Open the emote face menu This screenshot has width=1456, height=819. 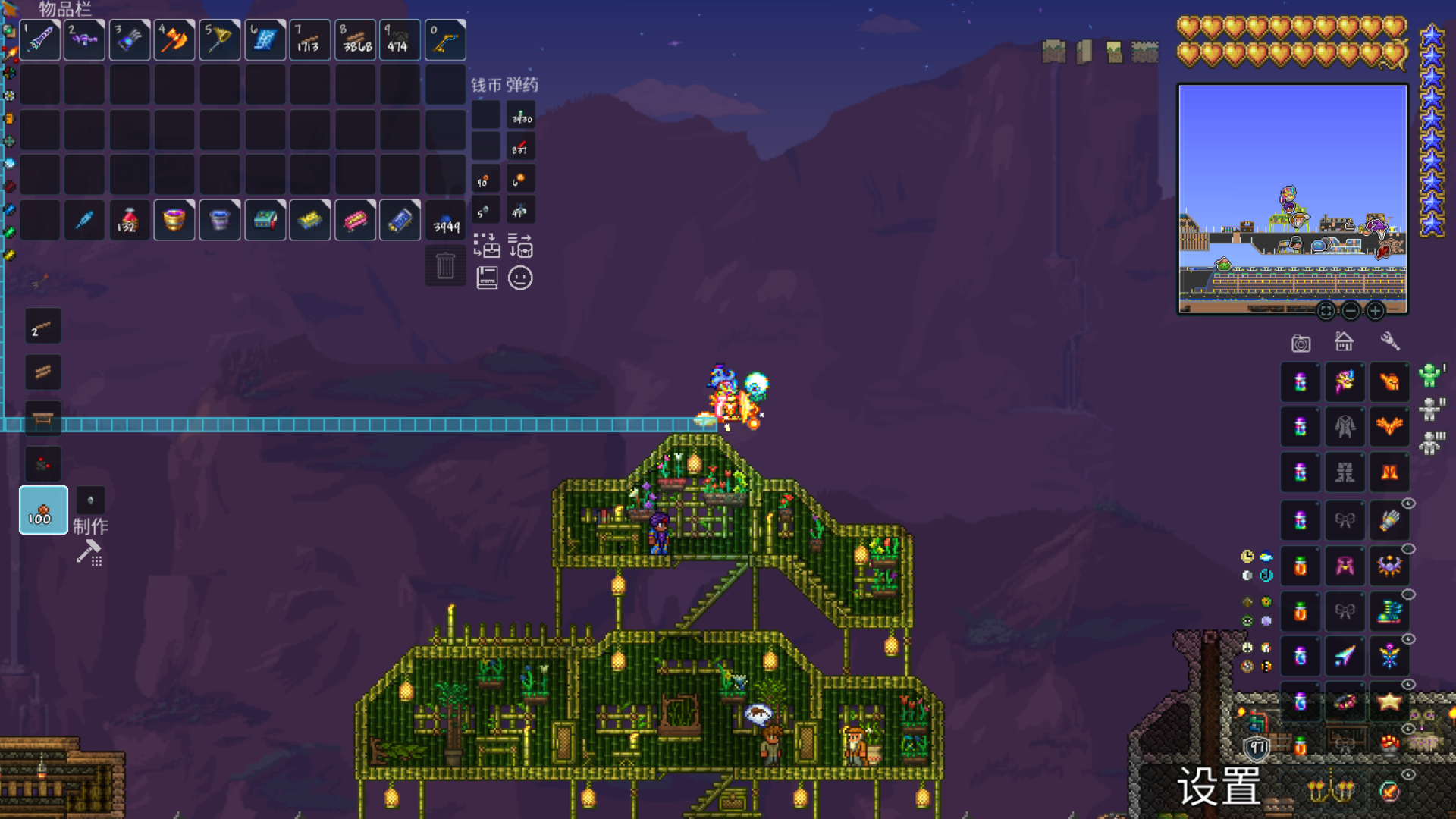tap(520, 278)
